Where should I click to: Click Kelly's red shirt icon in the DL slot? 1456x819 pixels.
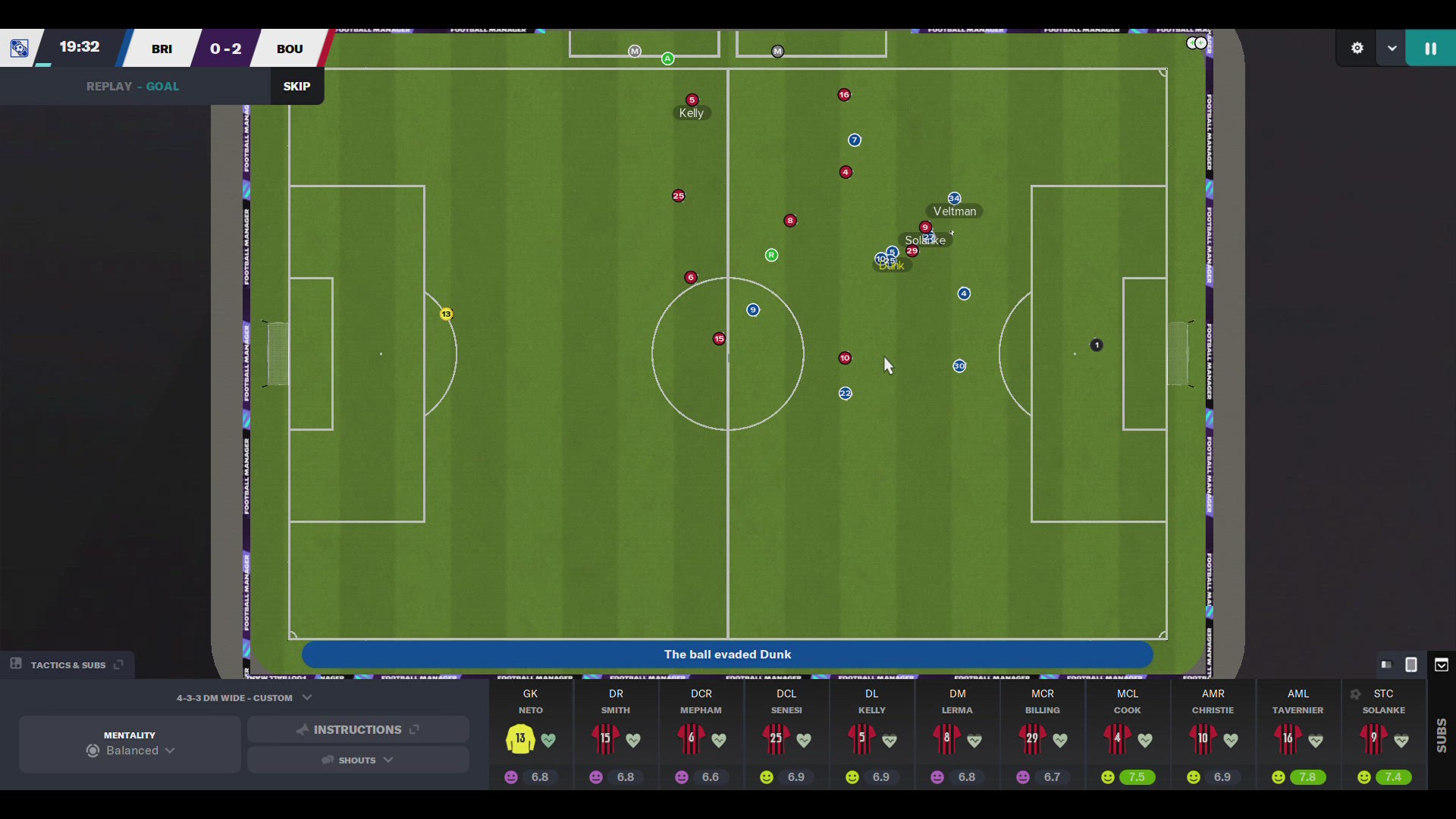point(861,739)
